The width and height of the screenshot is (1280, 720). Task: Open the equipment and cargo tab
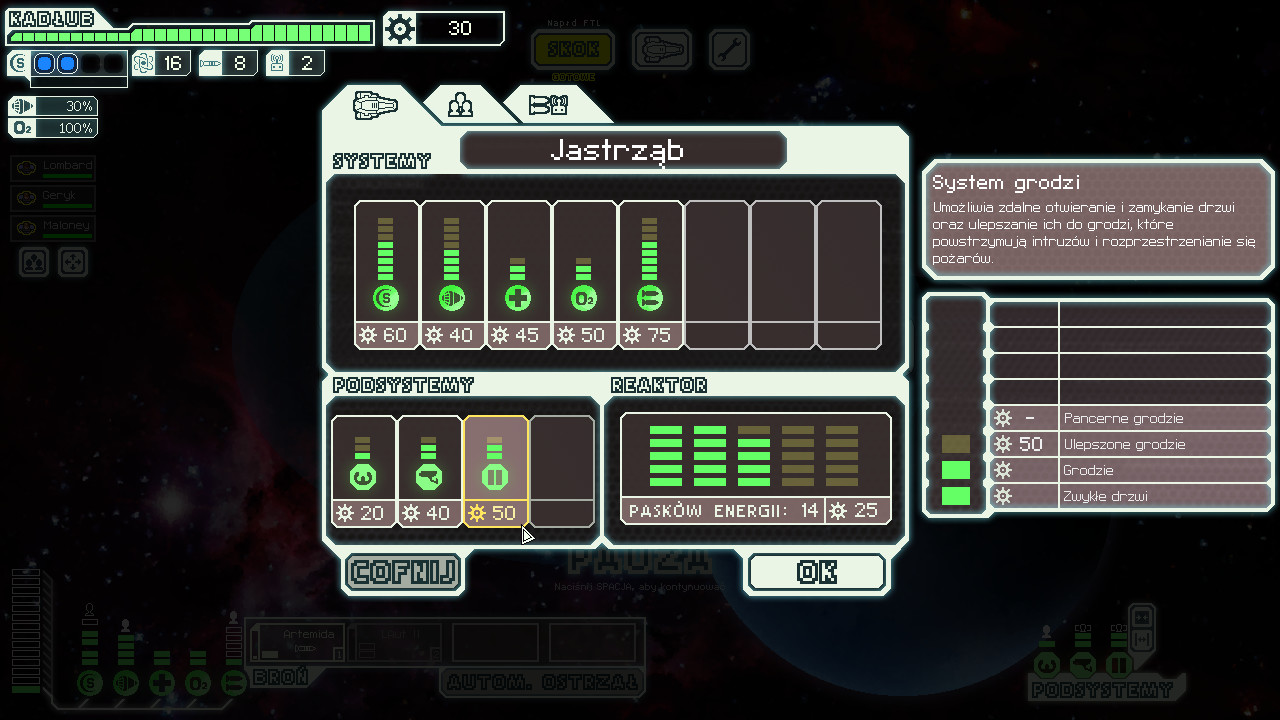[x=548, y=105]
